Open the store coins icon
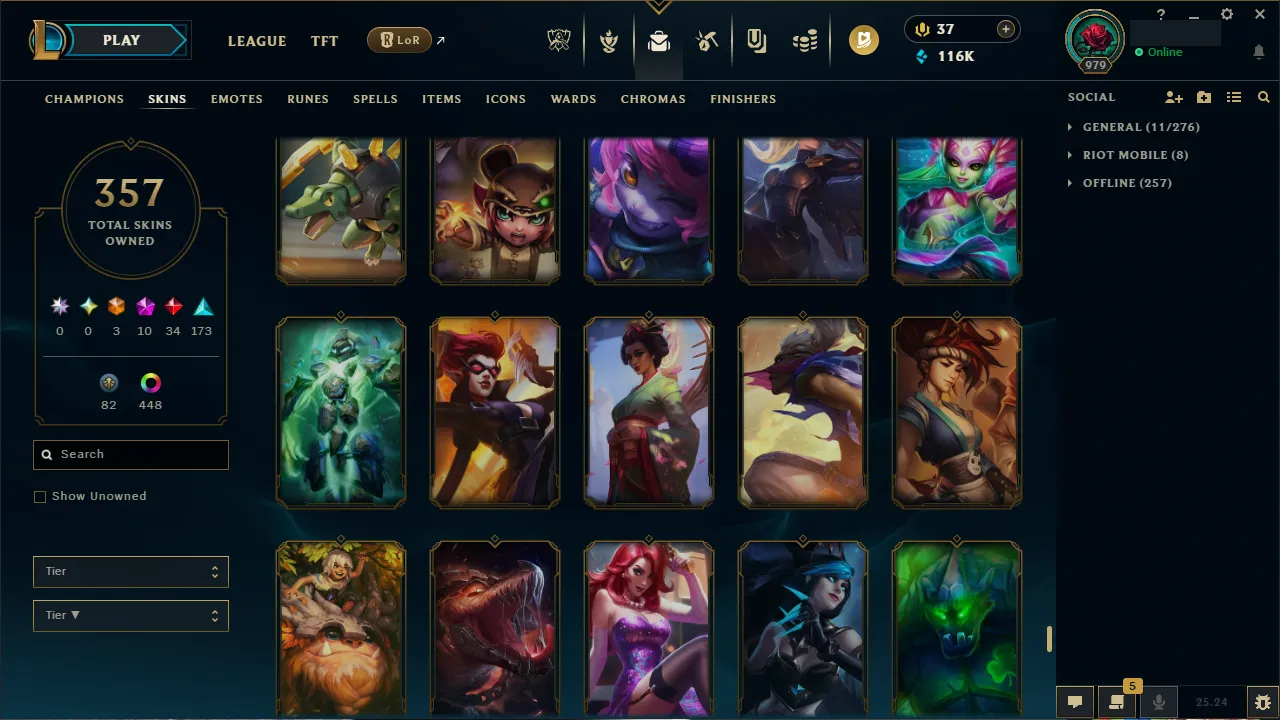The width and height of the screenshot is (1280, 720). click(x=805, y=40)
